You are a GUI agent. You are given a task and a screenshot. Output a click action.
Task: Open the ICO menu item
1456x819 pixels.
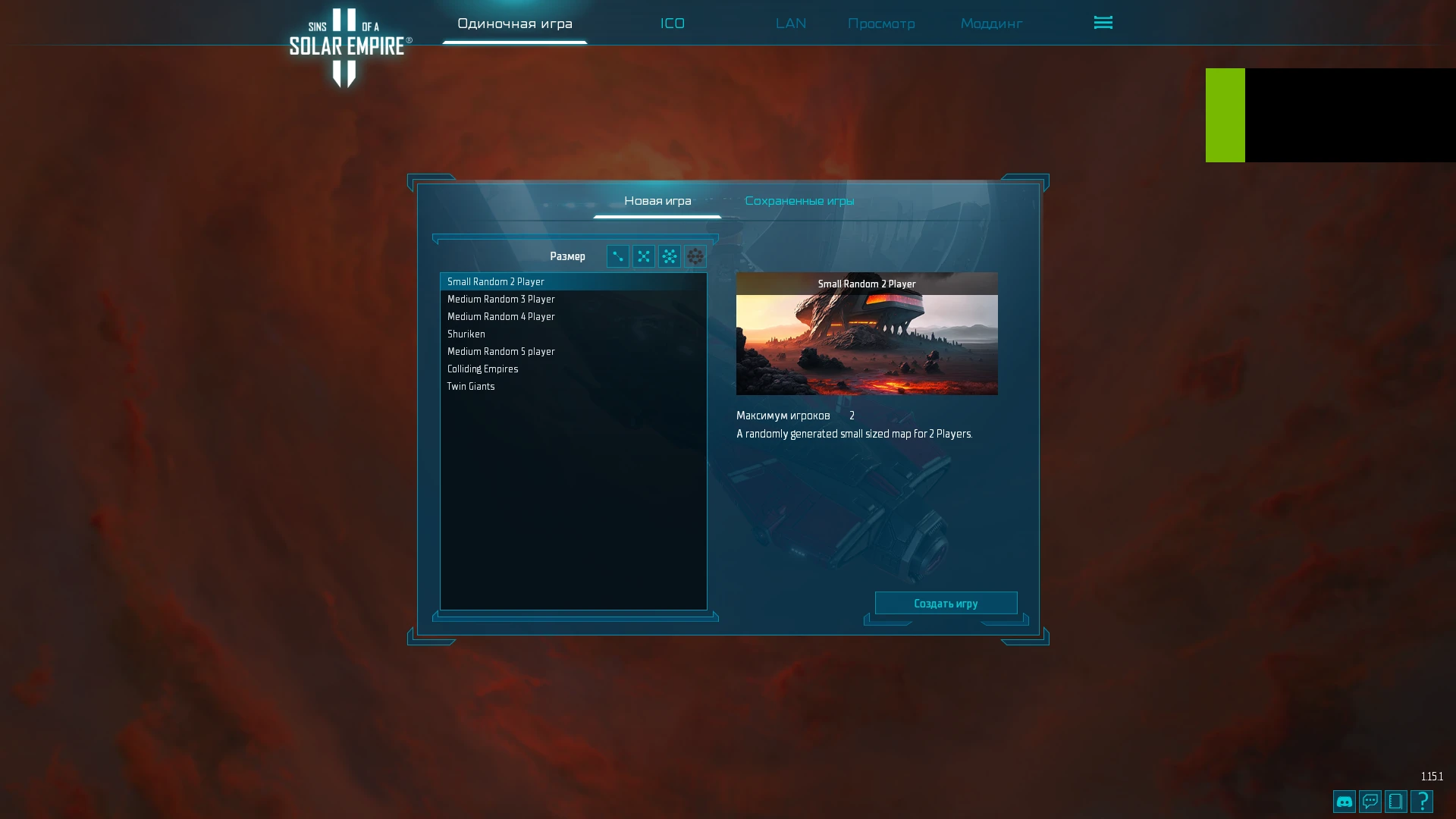click(x=673, y=24)
